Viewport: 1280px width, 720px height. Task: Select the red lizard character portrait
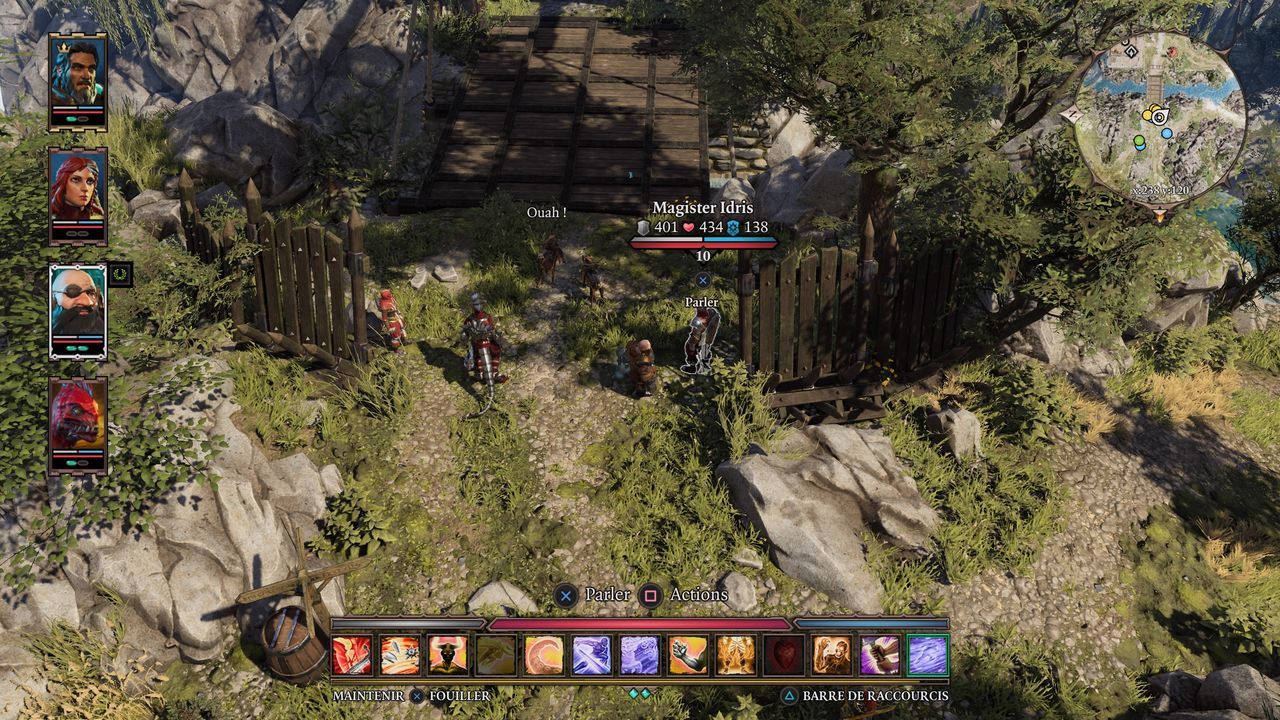coord(77,421)
